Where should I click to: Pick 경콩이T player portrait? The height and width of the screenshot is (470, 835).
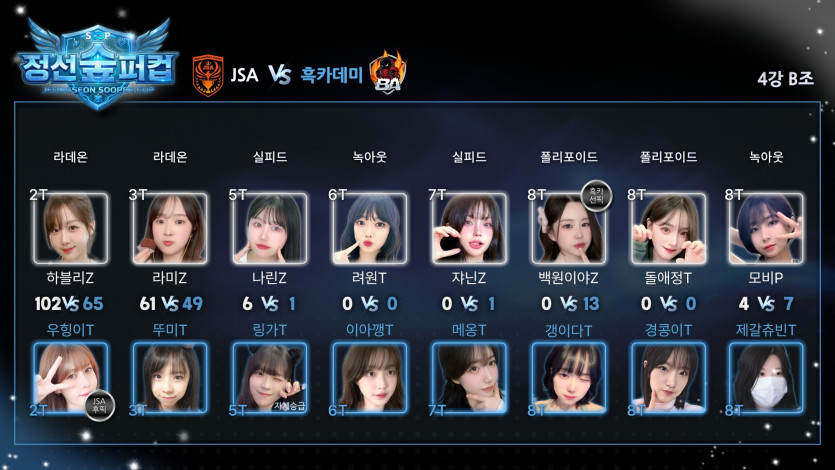668,379
